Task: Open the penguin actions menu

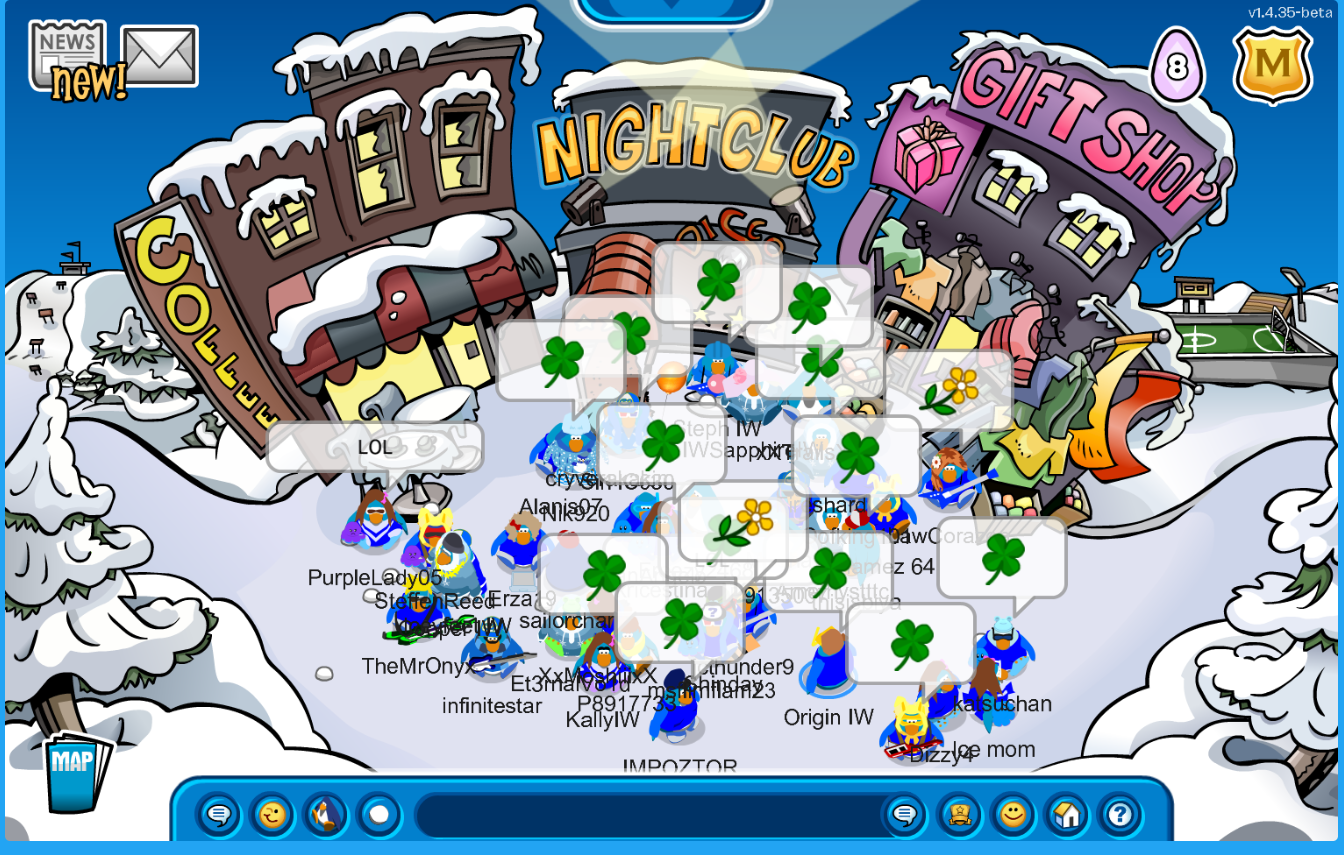Action: pyautogui.click(x=325, y=815)
